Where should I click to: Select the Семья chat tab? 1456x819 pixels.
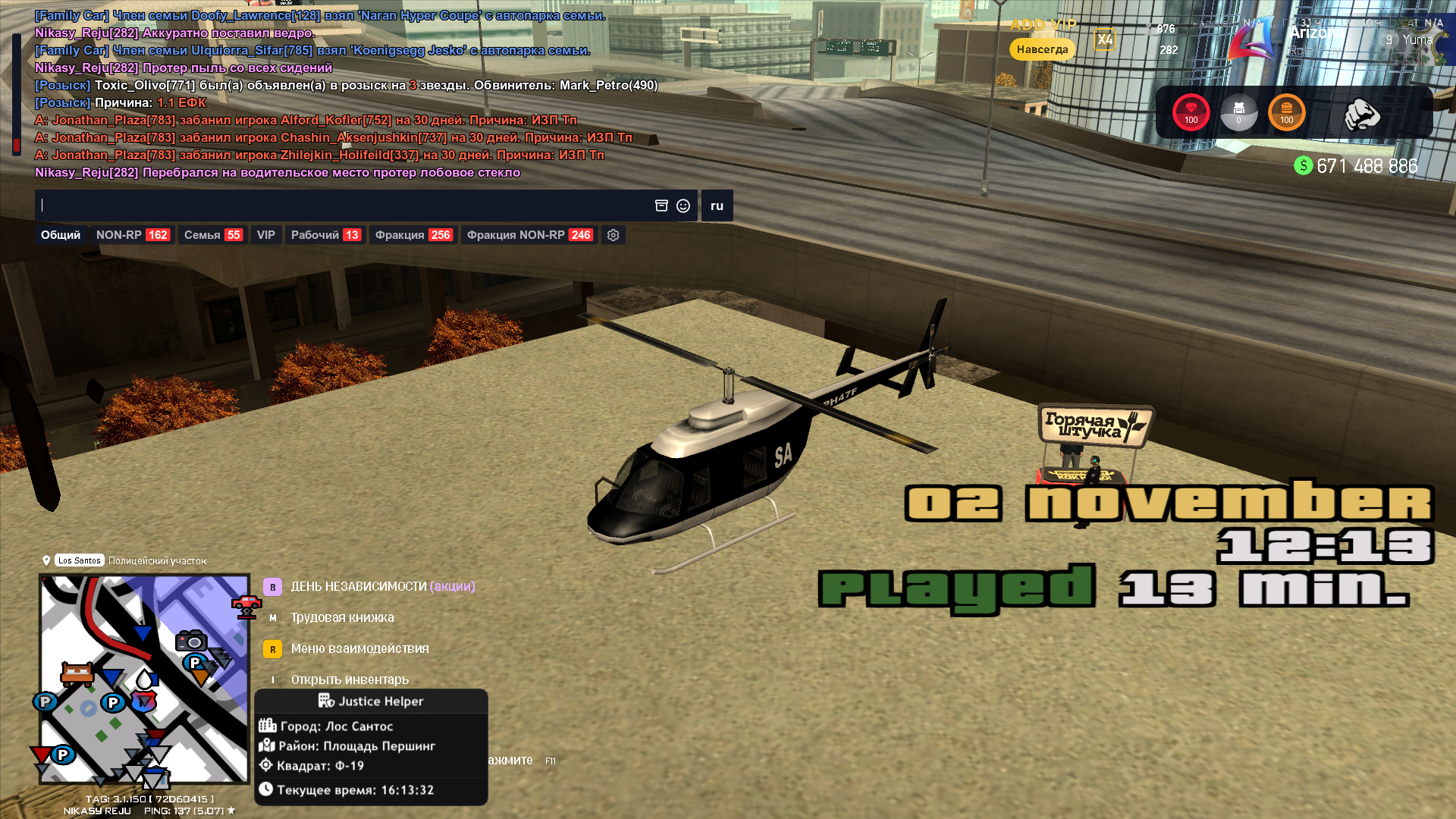pyautogui.click(x=212, y=235)
